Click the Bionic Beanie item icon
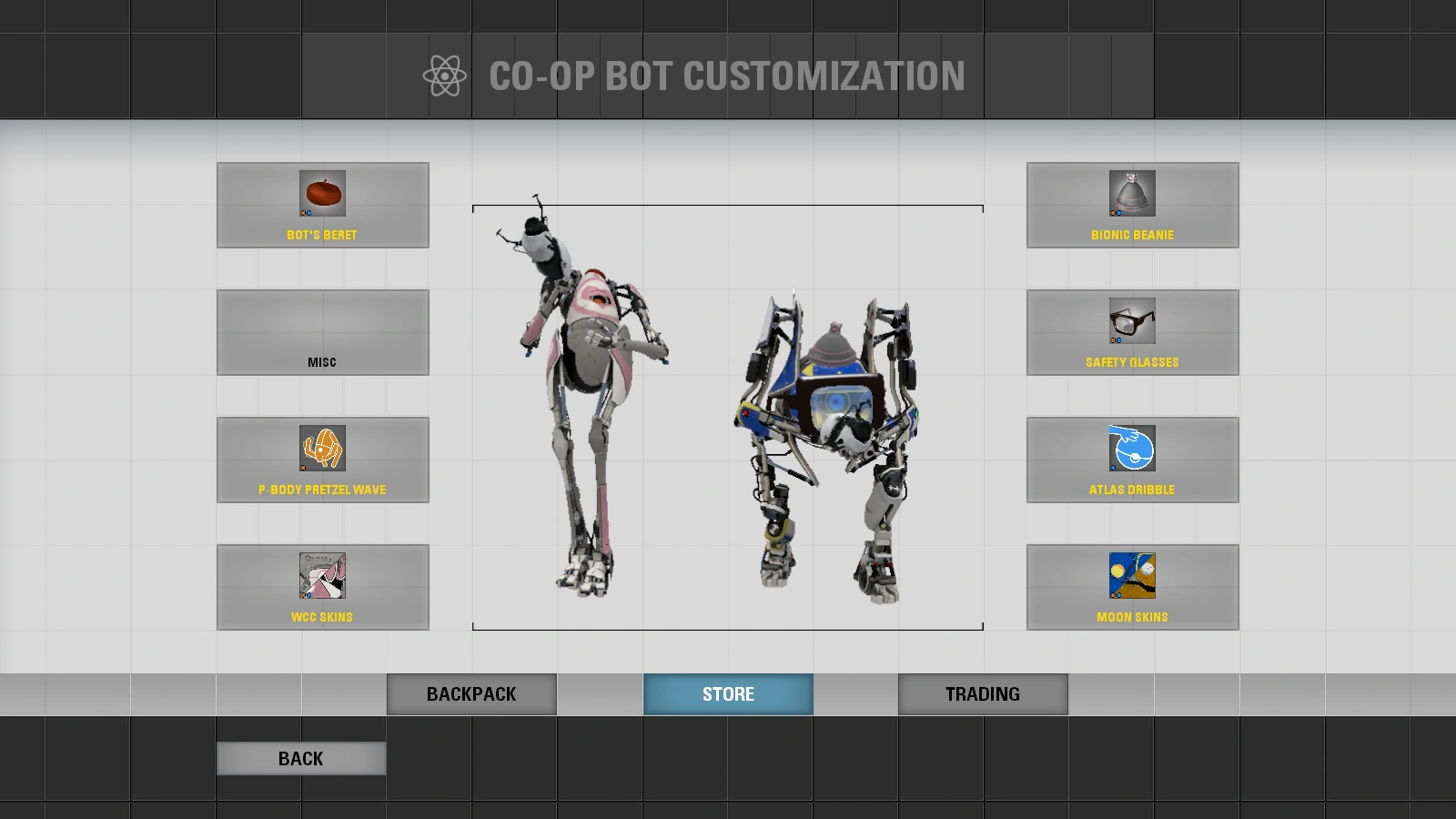1456x819 pixels. point(1132,193)
